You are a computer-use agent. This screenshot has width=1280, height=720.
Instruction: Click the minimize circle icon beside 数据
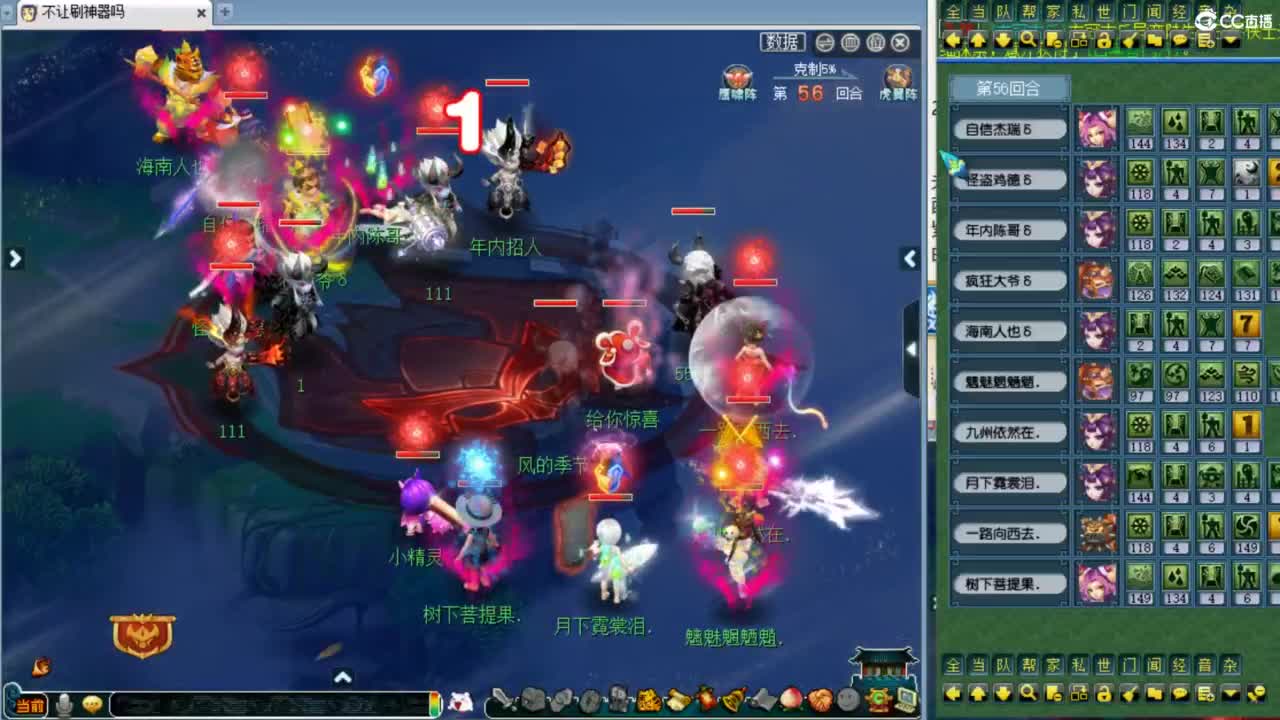[824, 42]
